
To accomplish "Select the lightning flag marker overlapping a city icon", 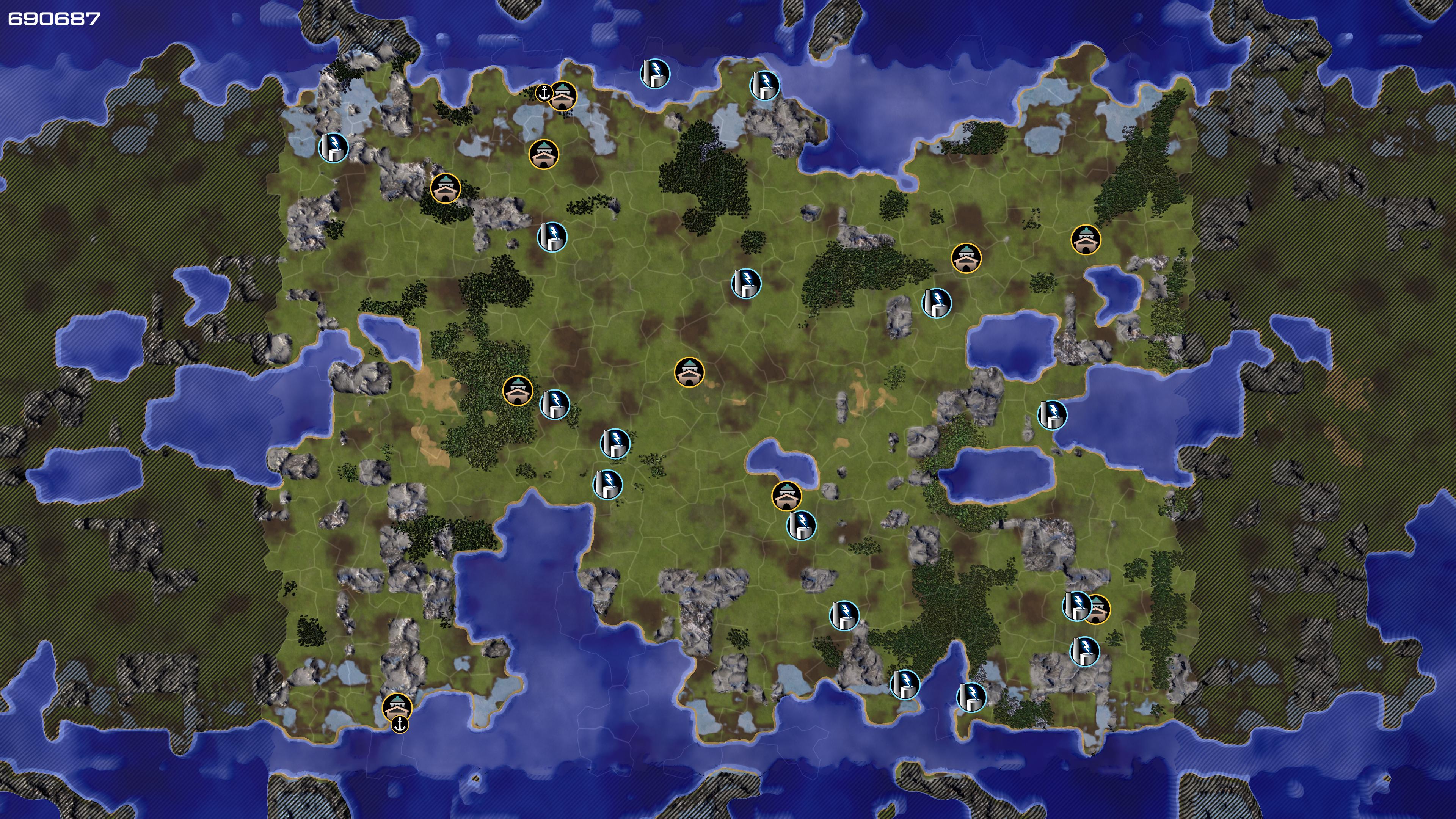I will pos(1076,606).
